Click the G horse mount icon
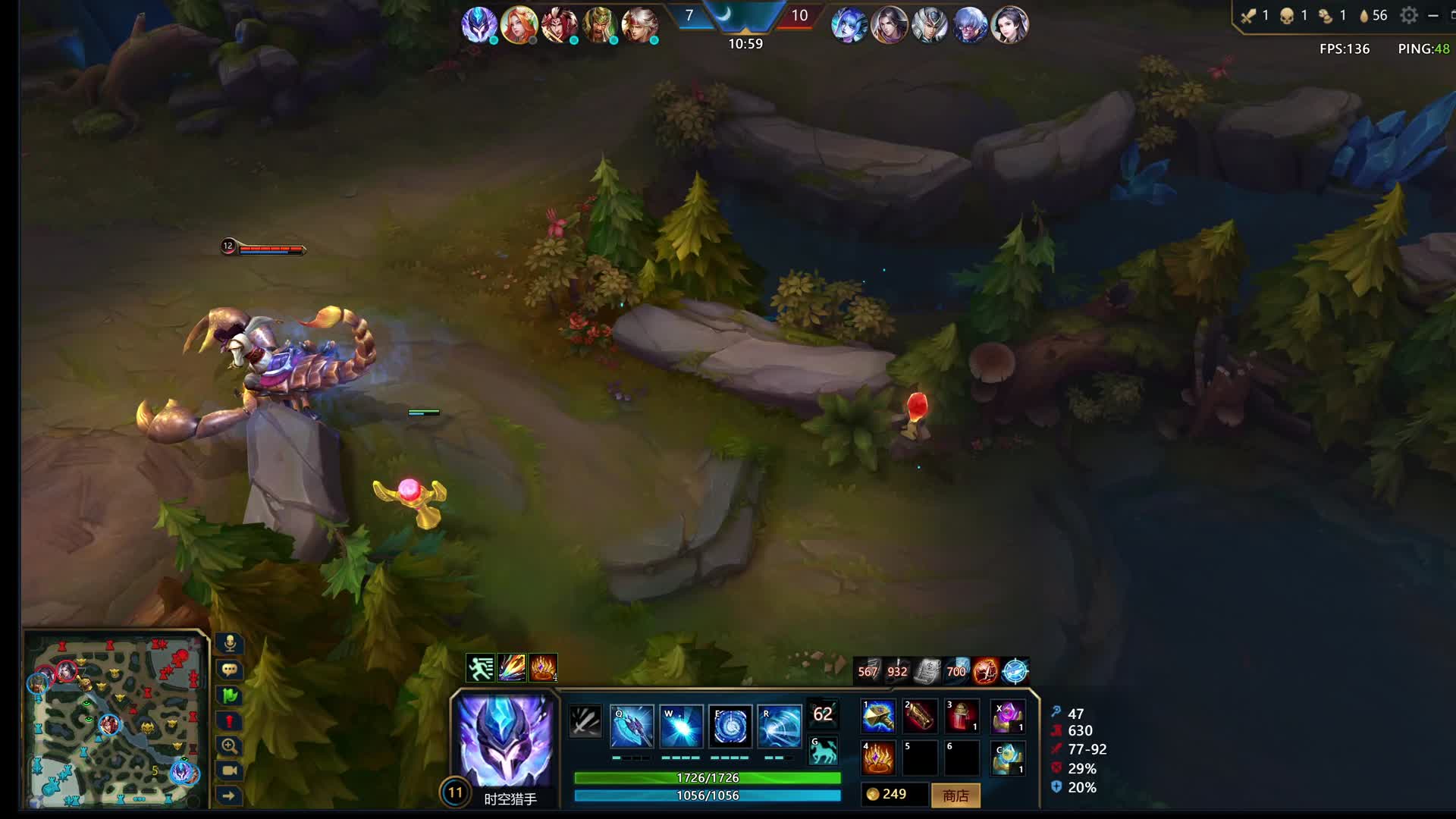 (824, 751)
